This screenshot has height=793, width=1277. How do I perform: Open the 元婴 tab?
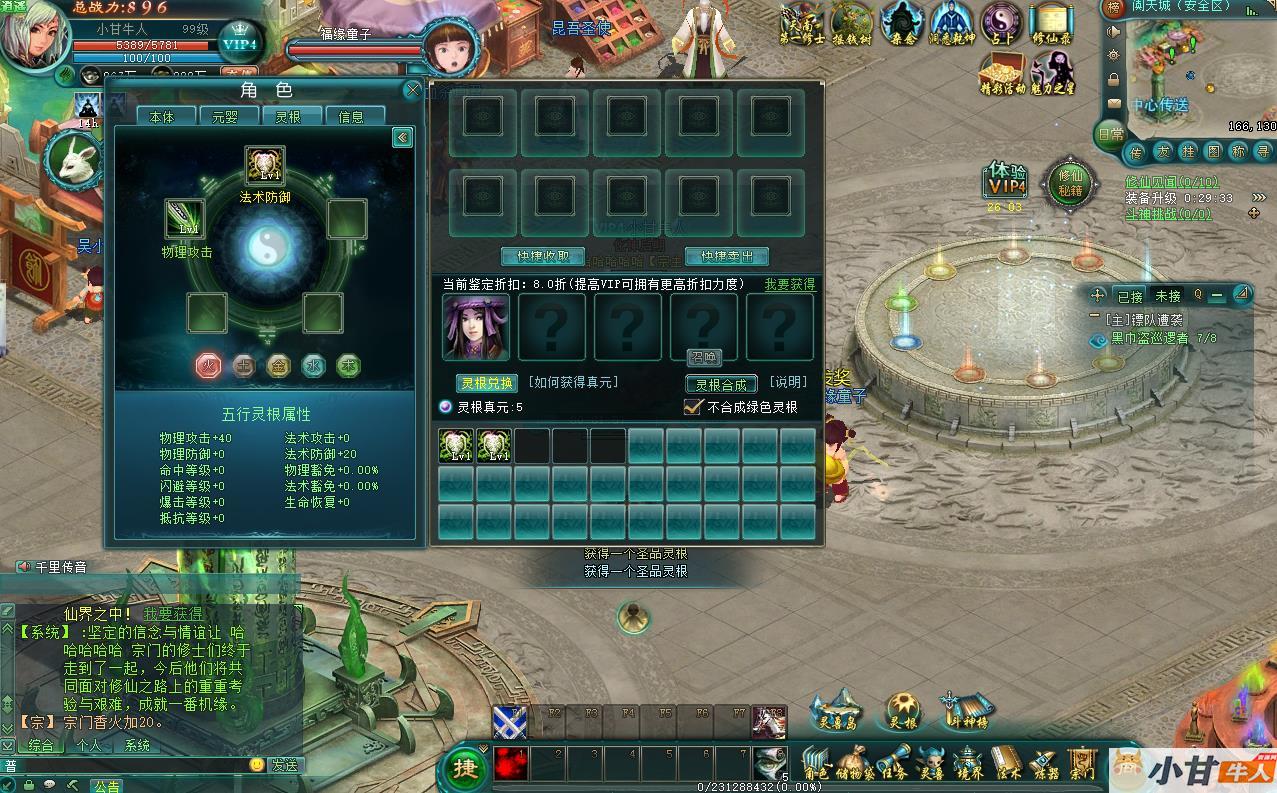point(224,117)
